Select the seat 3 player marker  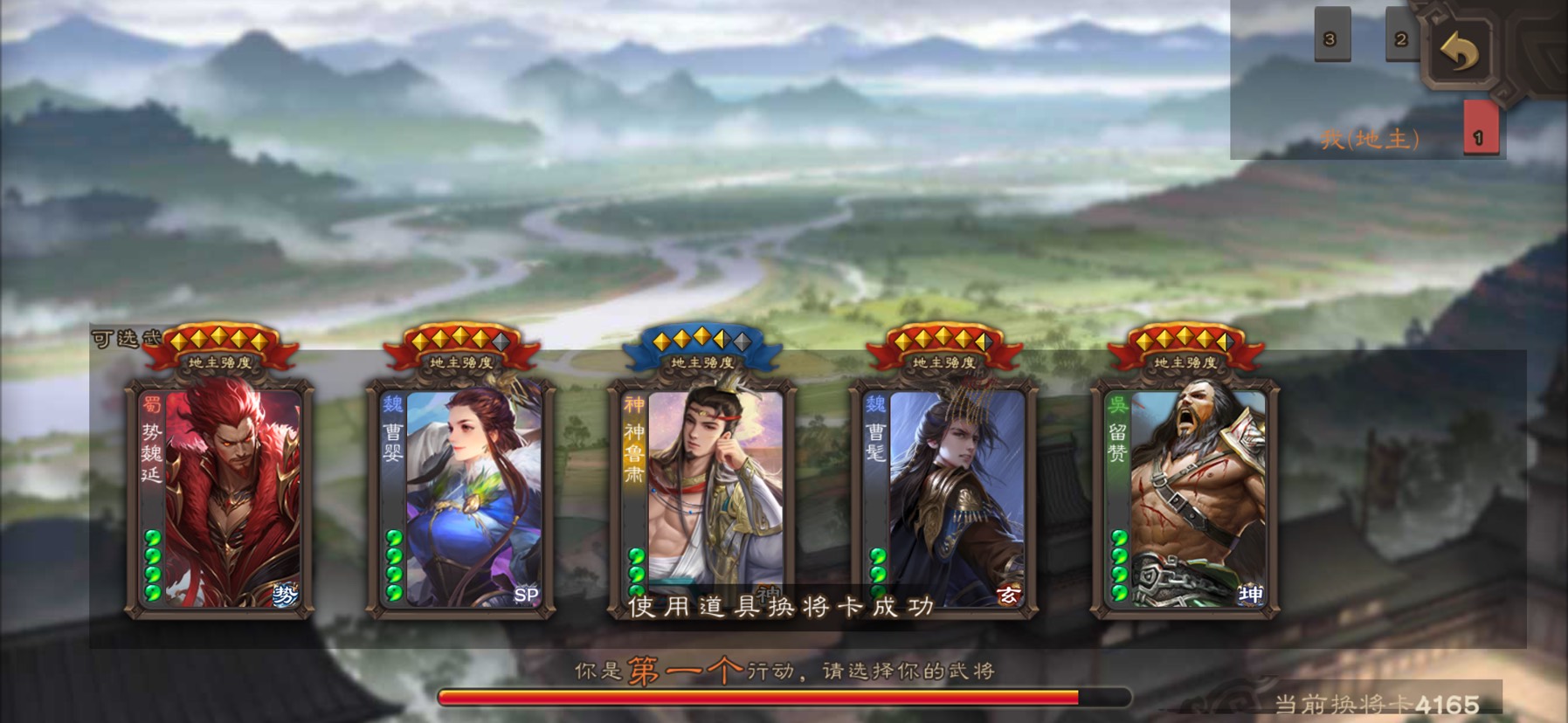pos(1330,38)
